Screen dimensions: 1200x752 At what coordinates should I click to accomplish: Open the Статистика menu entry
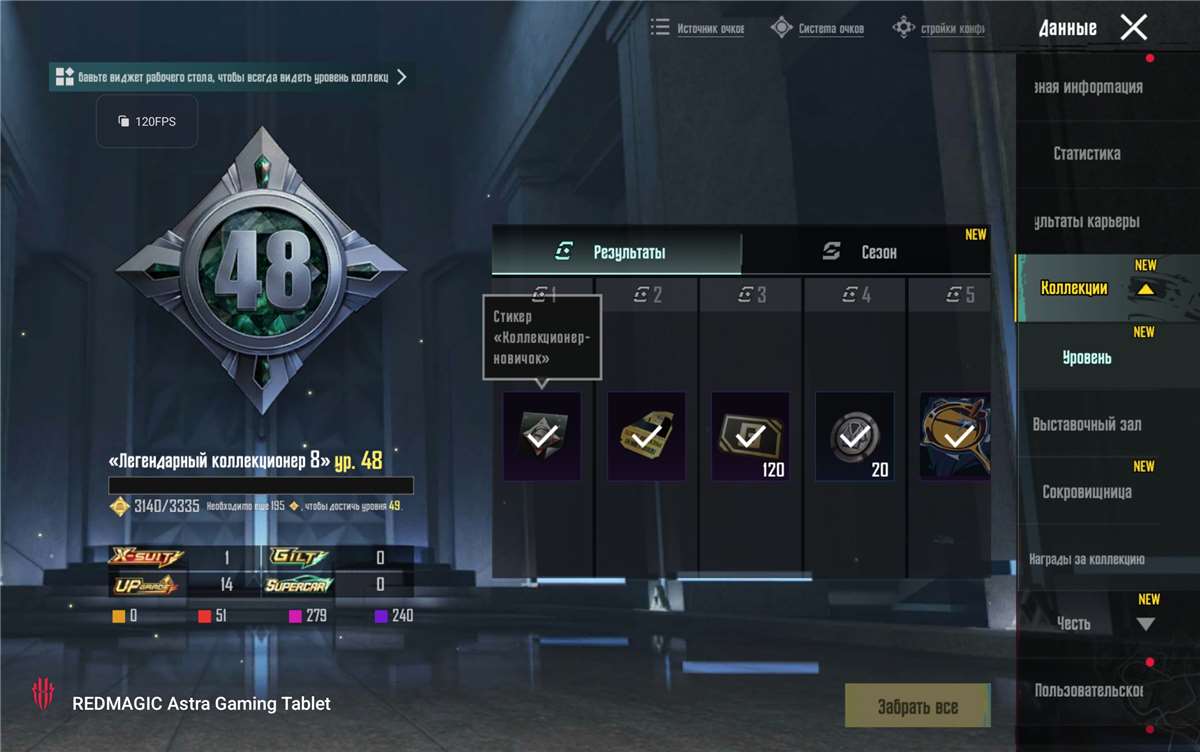pyautogui.click(x=1086, y=154)
